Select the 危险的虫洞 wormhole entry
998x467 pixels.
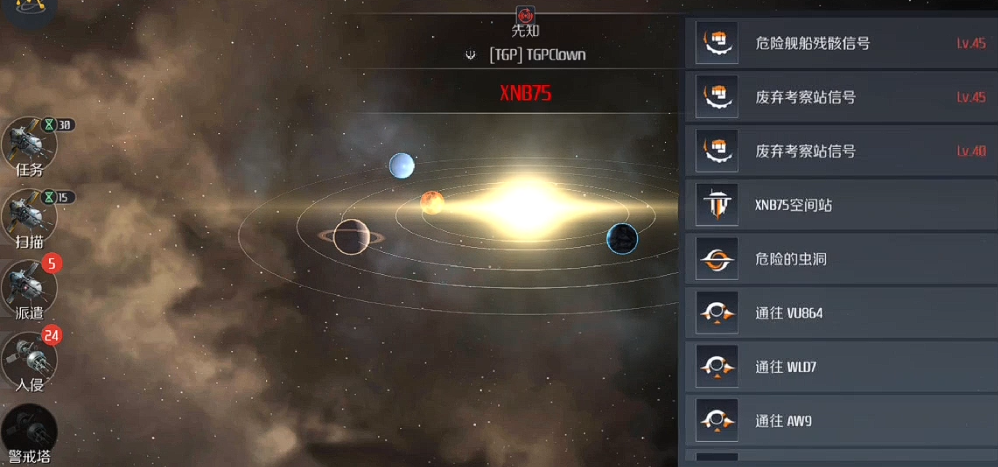pos(840,259)
